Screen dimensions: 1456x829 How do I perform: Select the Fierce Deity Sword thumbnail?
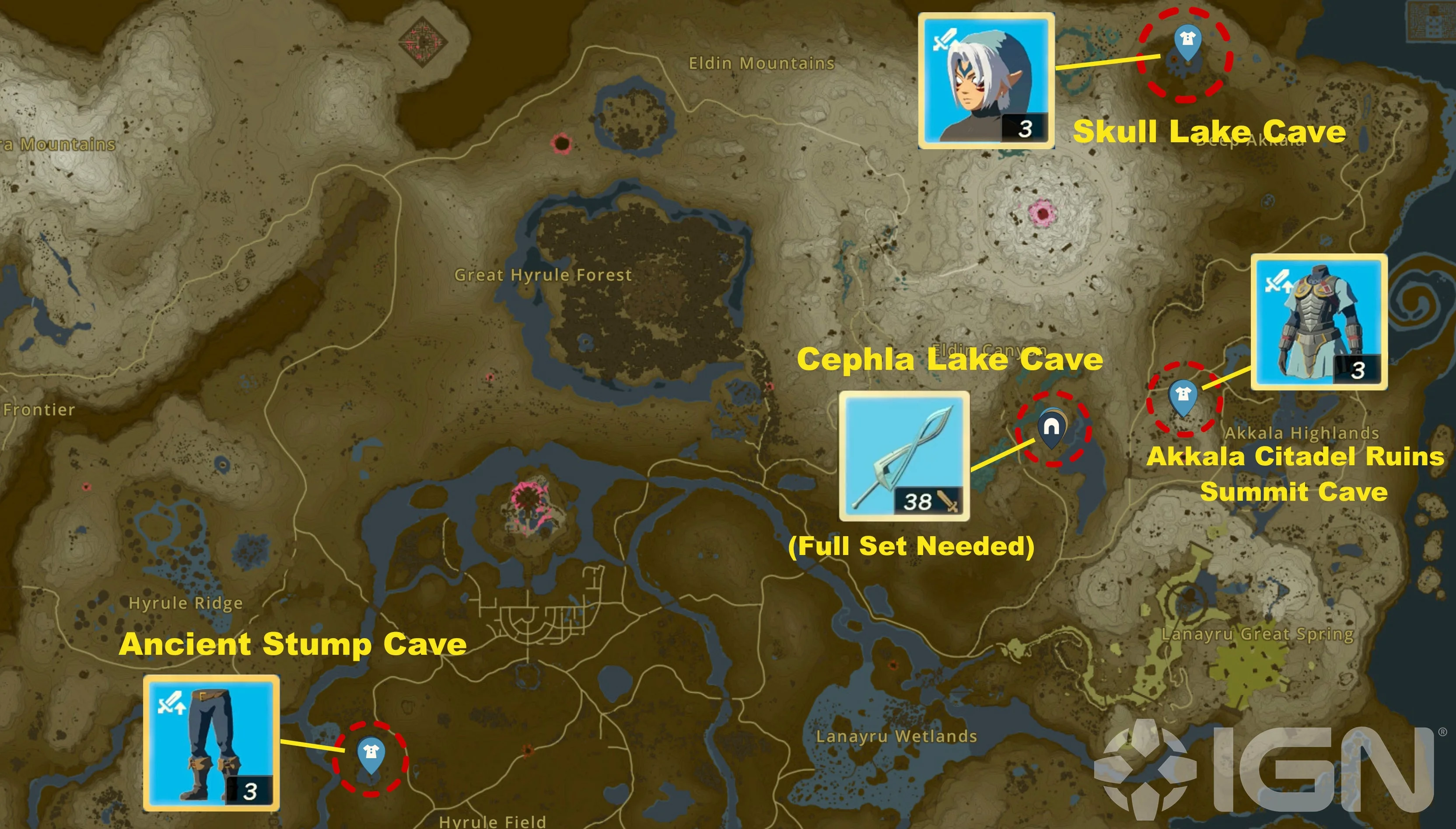coord(904,456)
